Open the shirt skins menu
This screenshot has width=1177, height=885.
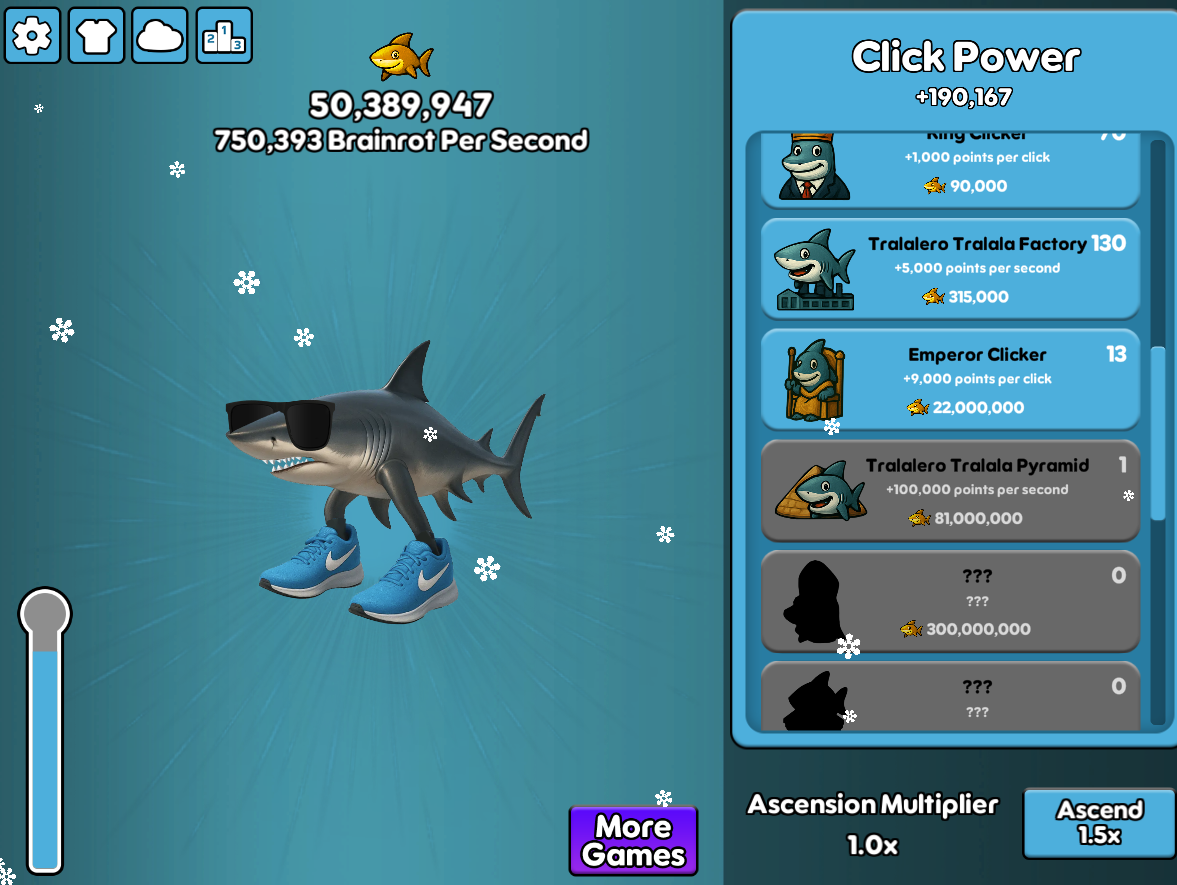click(x=96, y=36)
